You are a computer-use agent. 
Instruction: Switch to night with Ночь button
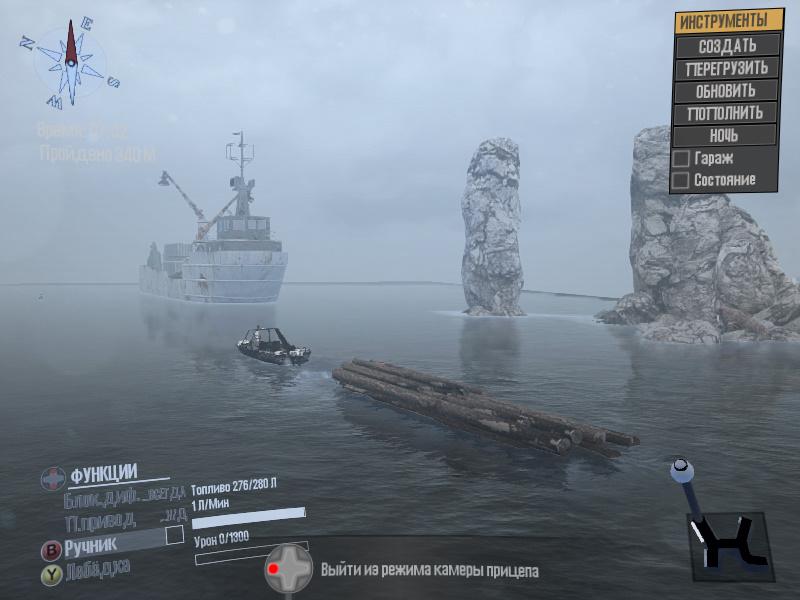pyautogui.click(x=726, y=135)
